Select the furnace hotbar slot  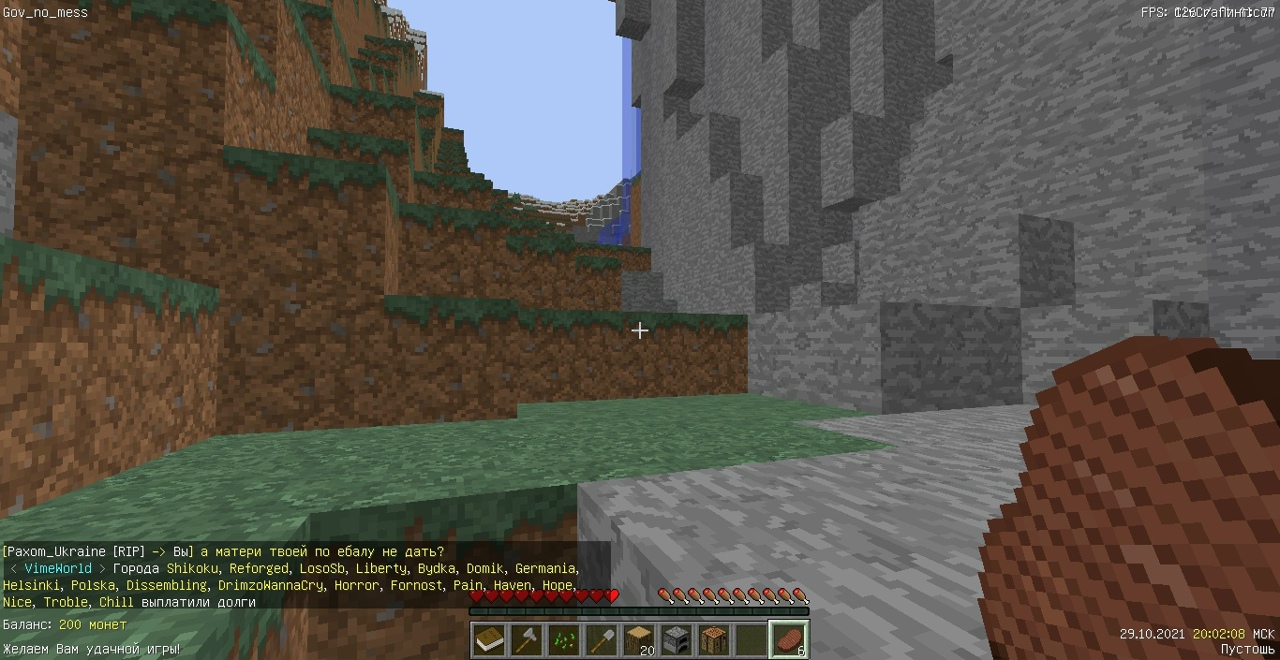coord(677,639)
